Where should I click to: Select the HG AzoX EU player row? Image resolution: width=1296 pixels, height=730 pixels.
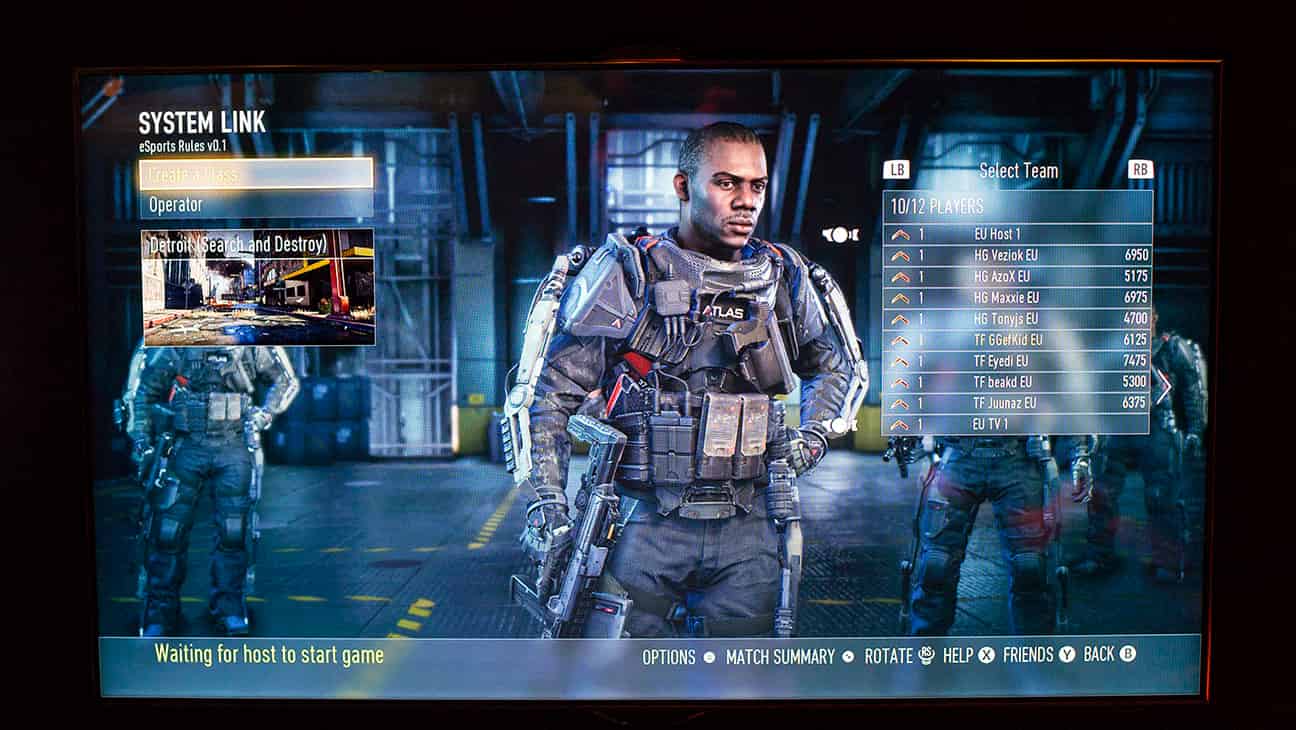tap(1017, 276)
